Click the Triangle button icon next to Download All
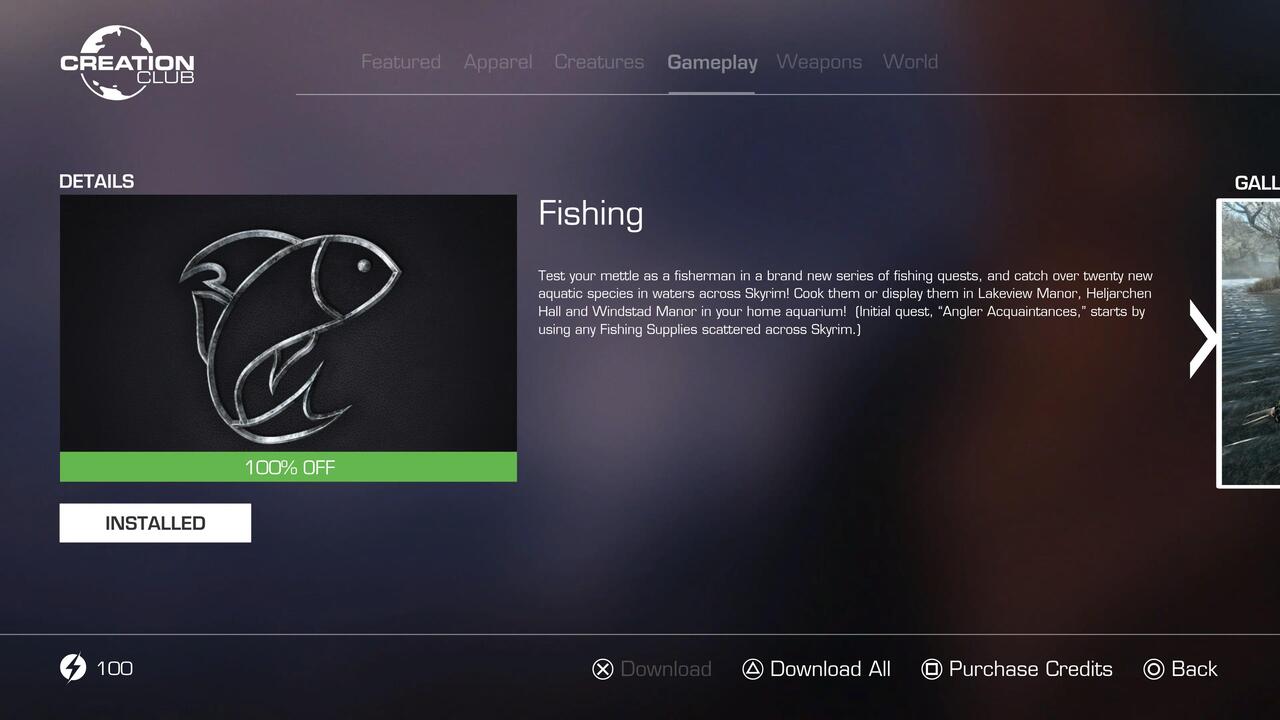1280x720 pixels. coord(753,668)
